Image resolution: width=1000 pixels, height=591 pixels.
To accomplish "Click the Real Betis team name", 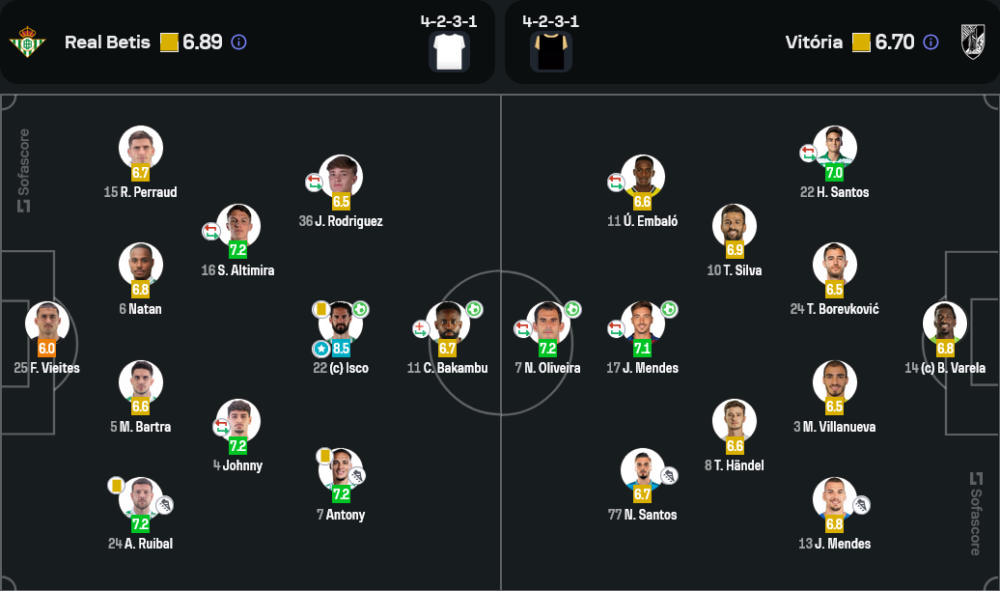I will pyautogui.click(x=107, y=42).
